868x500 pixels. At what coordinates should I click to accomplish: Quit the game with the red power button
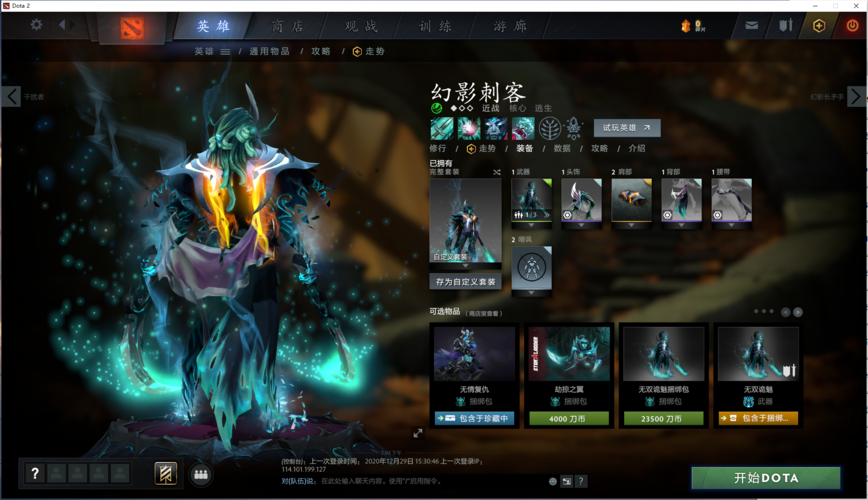click(x=852, y=26)
